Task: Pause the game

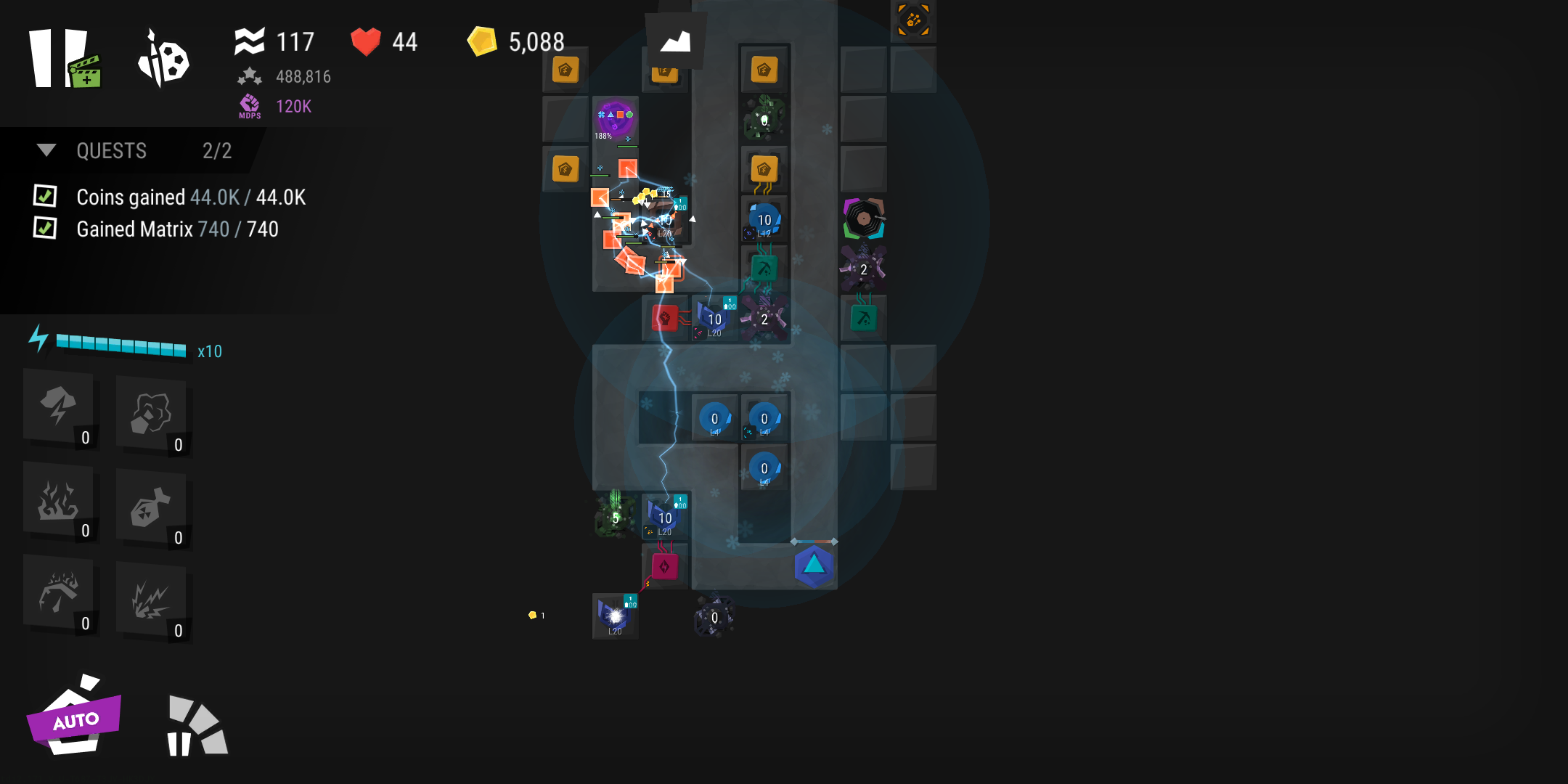Action: 51,58
